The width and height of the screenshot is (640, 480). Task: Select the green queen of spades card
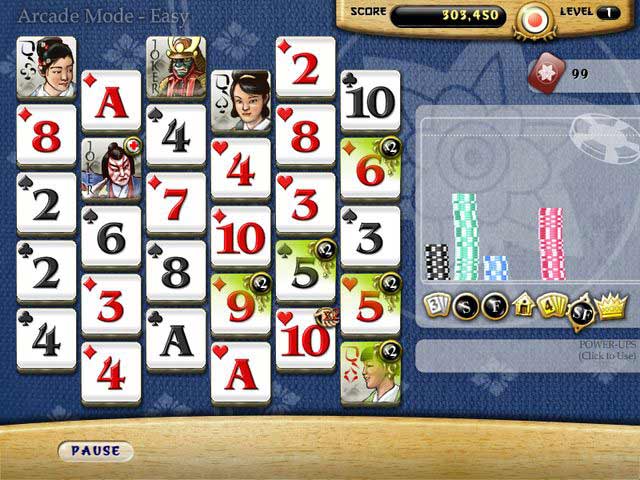tap(370, 373)
